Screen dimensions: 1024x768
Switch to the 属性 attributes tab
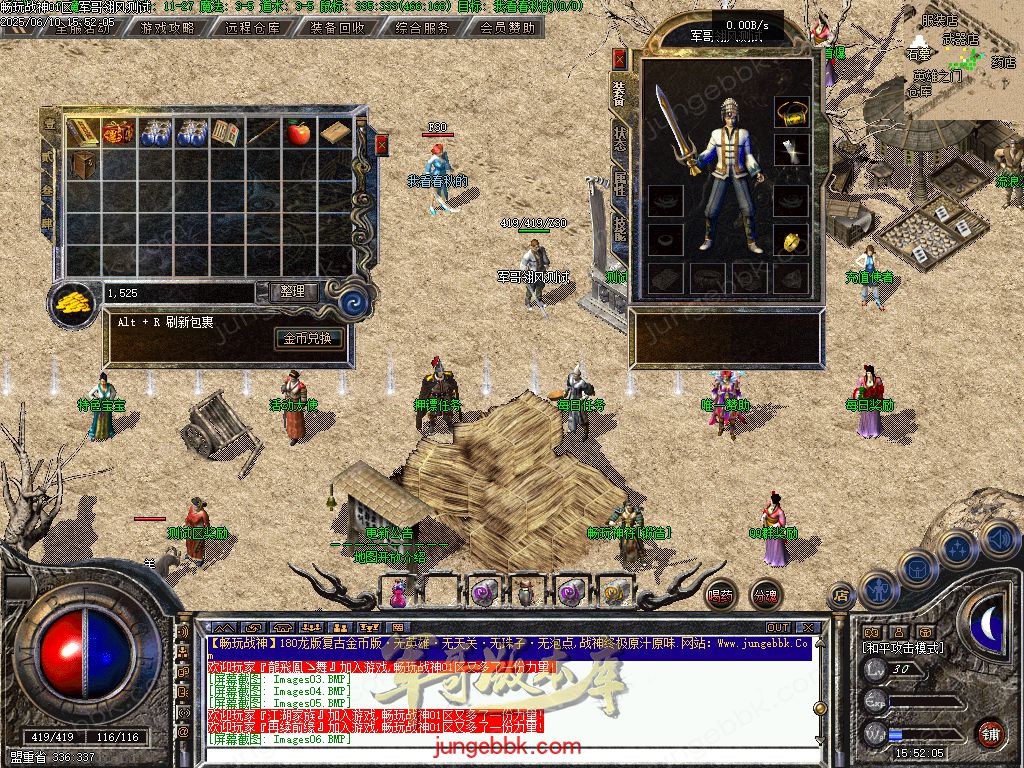(x=620, y=184)
